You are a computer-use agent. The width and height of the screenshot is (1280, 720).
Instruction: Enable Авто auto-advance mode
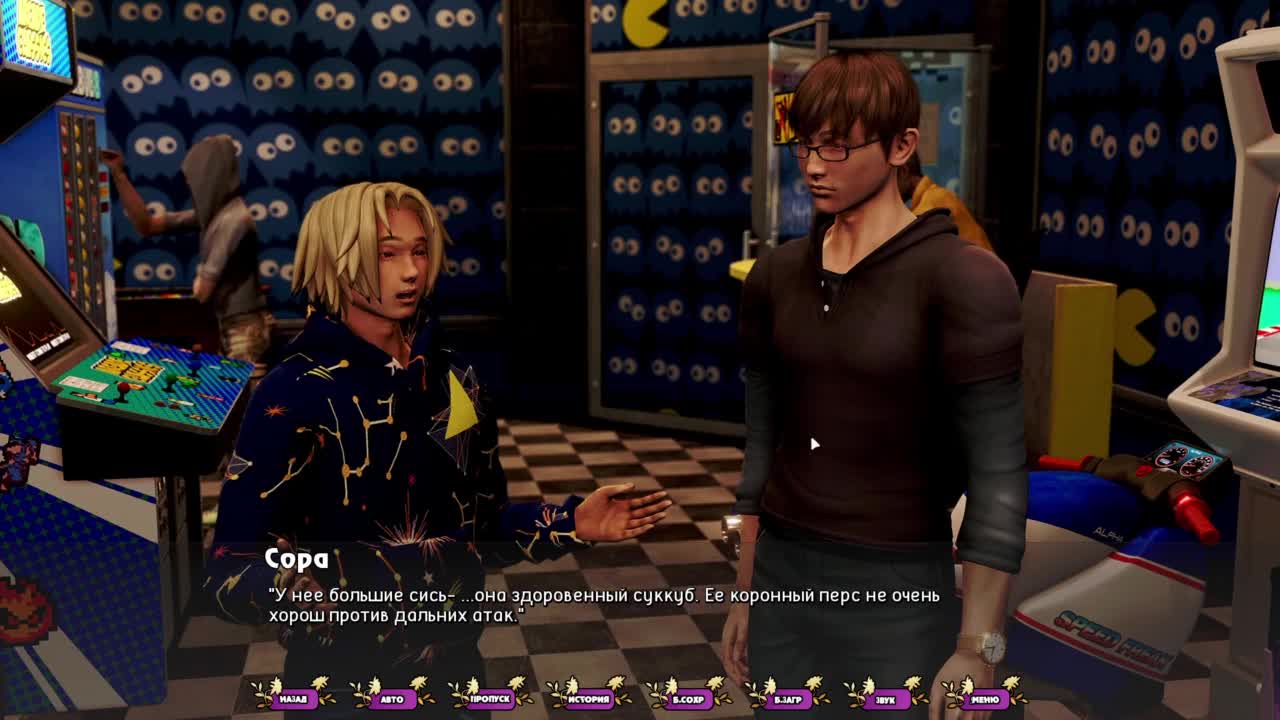tap(392, 699)
